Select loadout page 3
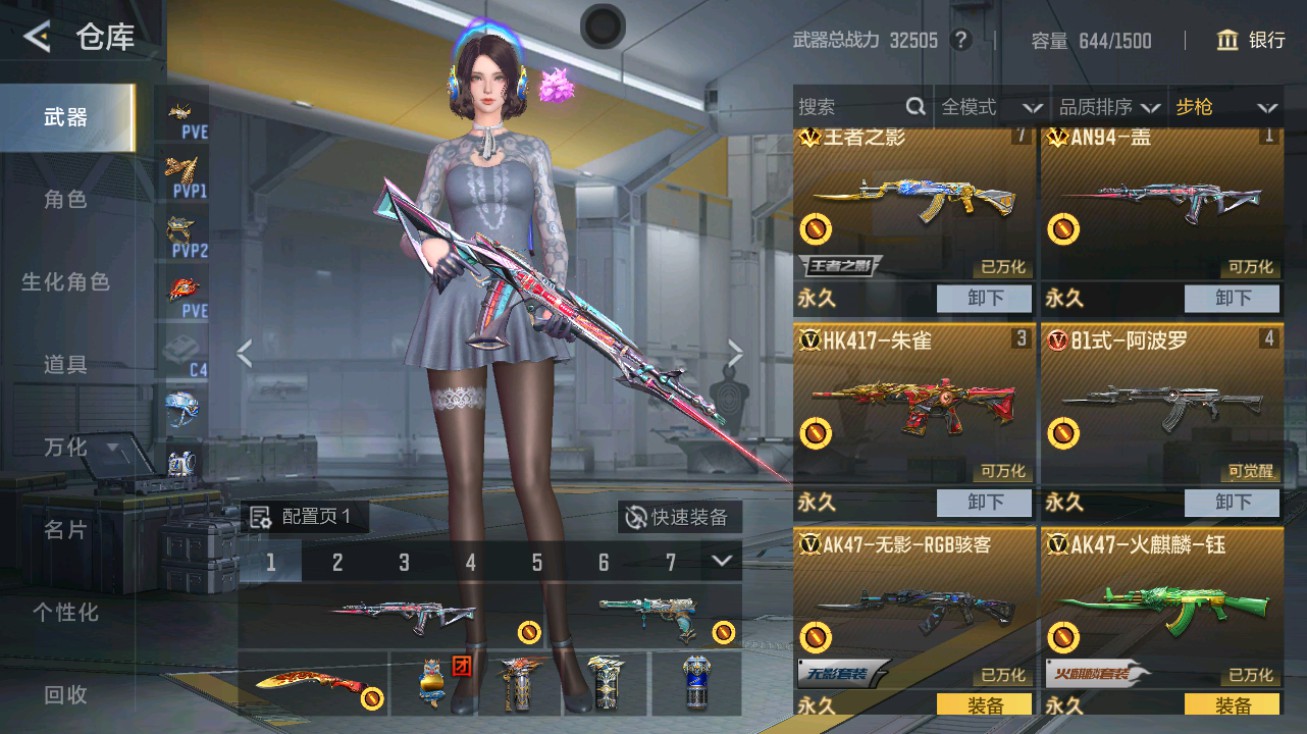 404,563
